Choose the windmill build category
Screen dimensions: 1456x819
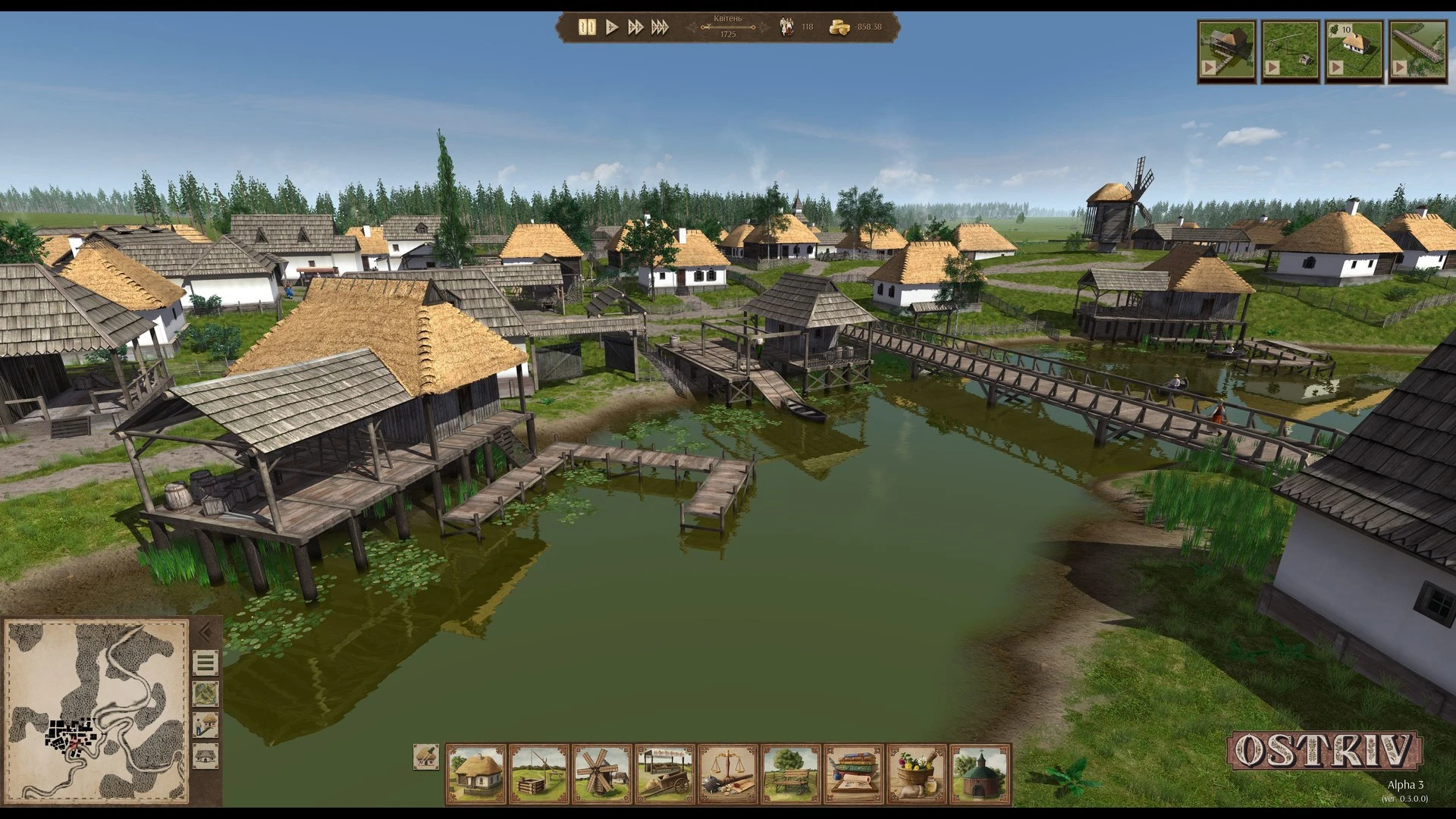coord(602,773)
